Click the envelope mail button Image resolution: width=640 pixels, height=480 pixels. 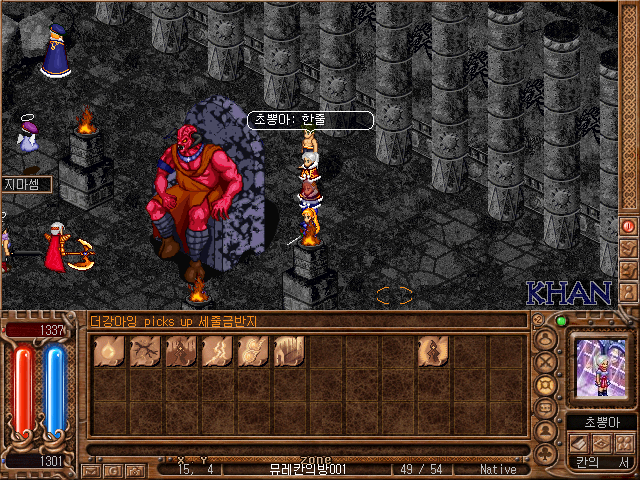pos(91,469)
